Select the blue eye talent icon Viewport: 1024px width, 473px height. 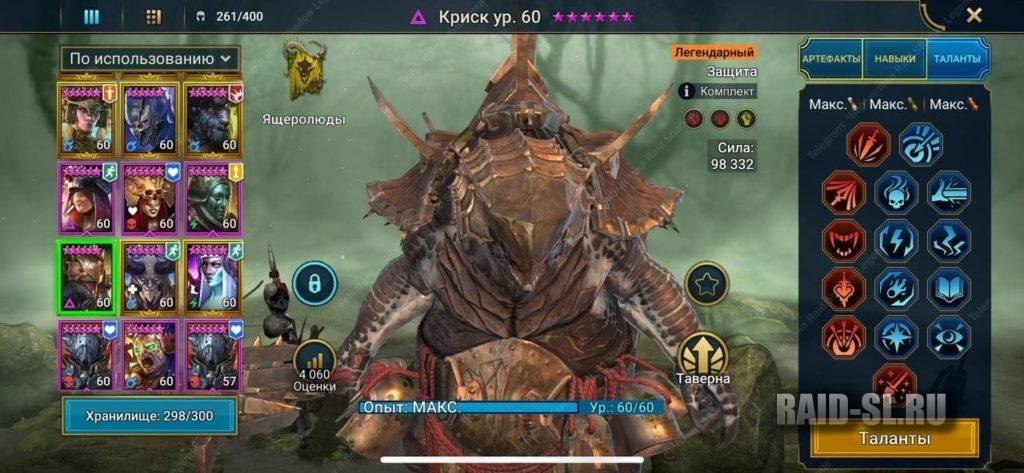tap(949, 336)
